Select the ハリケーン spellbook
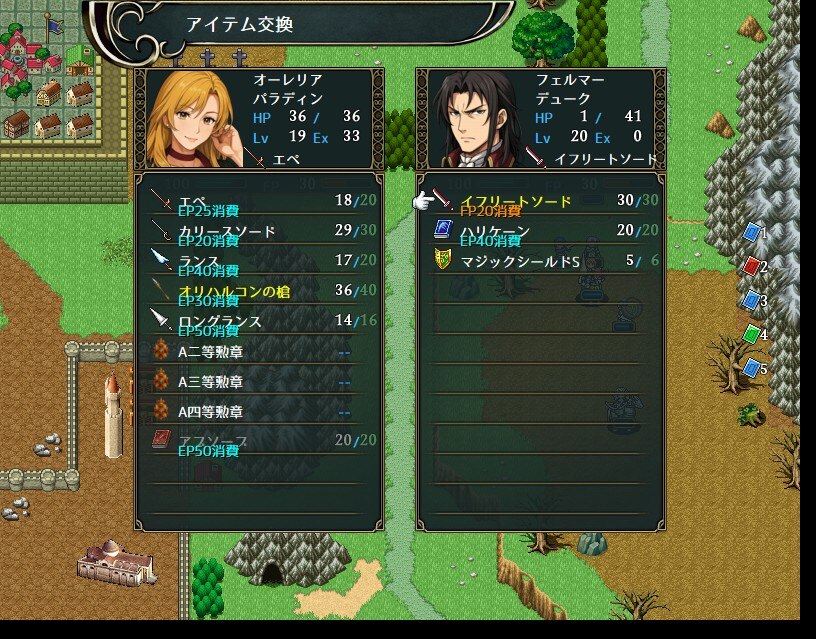Viewport: 816px width, 639px height. coord(540,232)
